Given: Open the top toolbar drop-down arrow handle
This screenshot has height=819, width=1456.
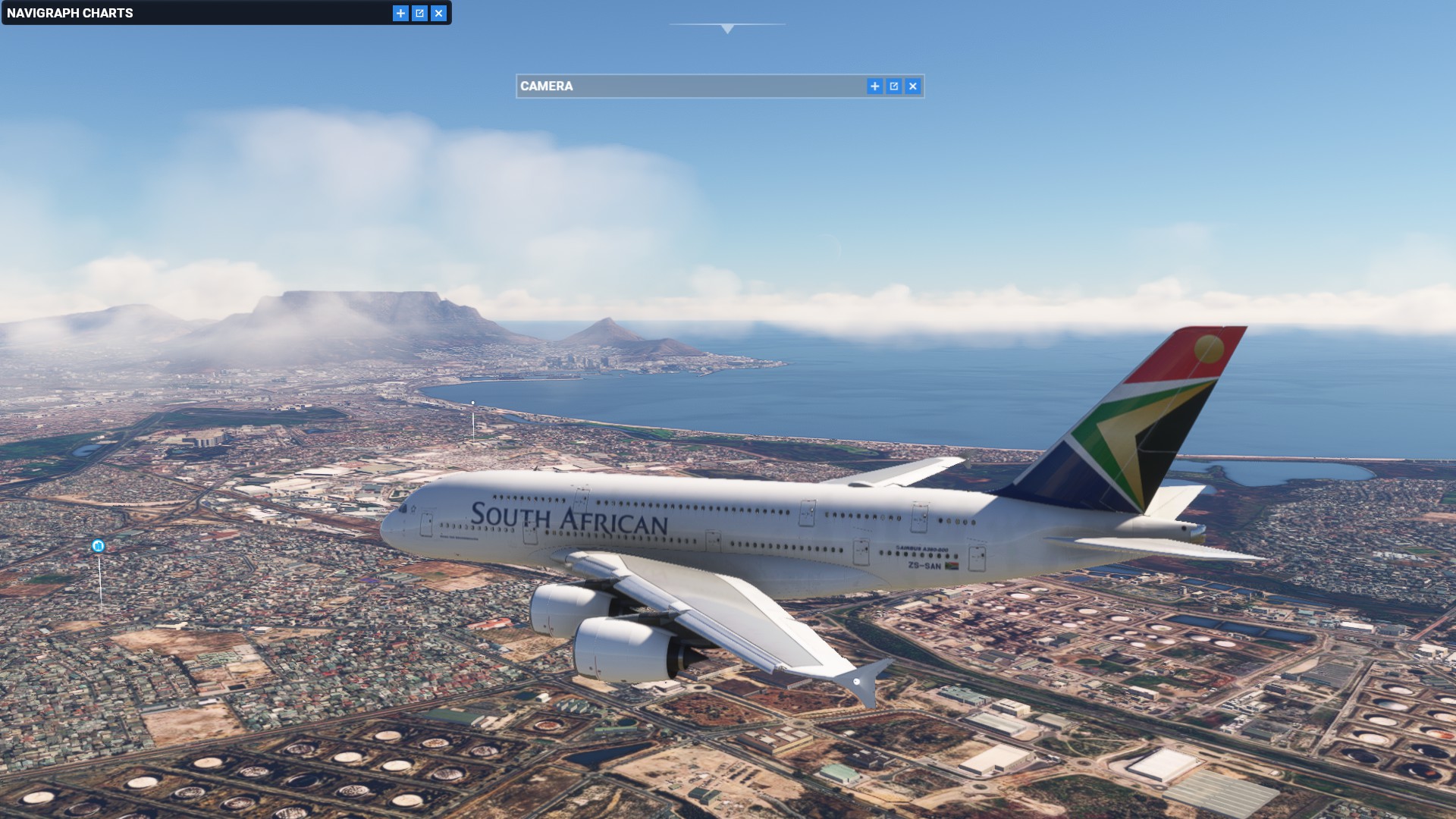Looking at the screenshot, I should pos(727,29).
